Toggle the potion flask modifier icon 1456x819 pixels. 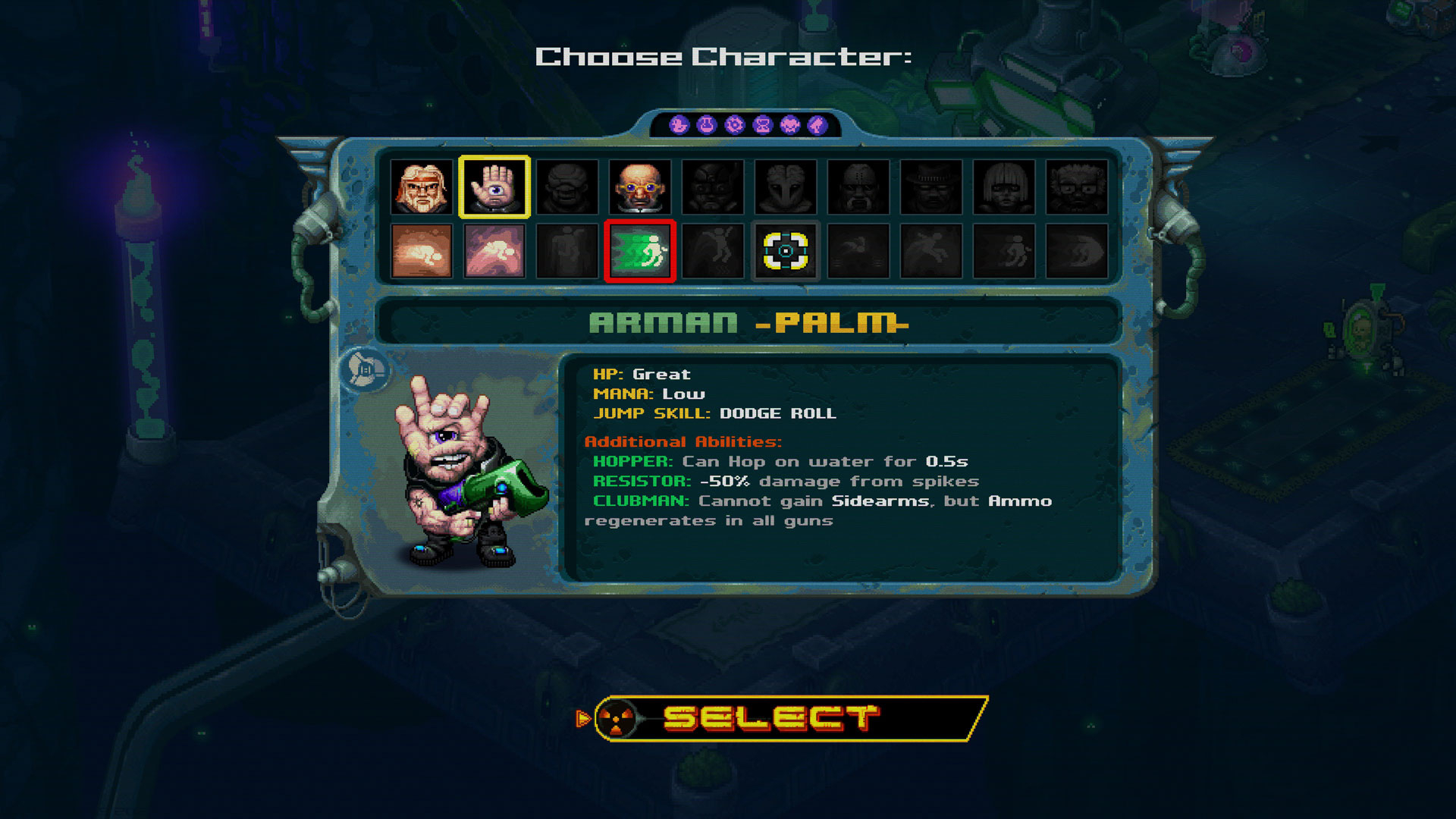[707, 125]
